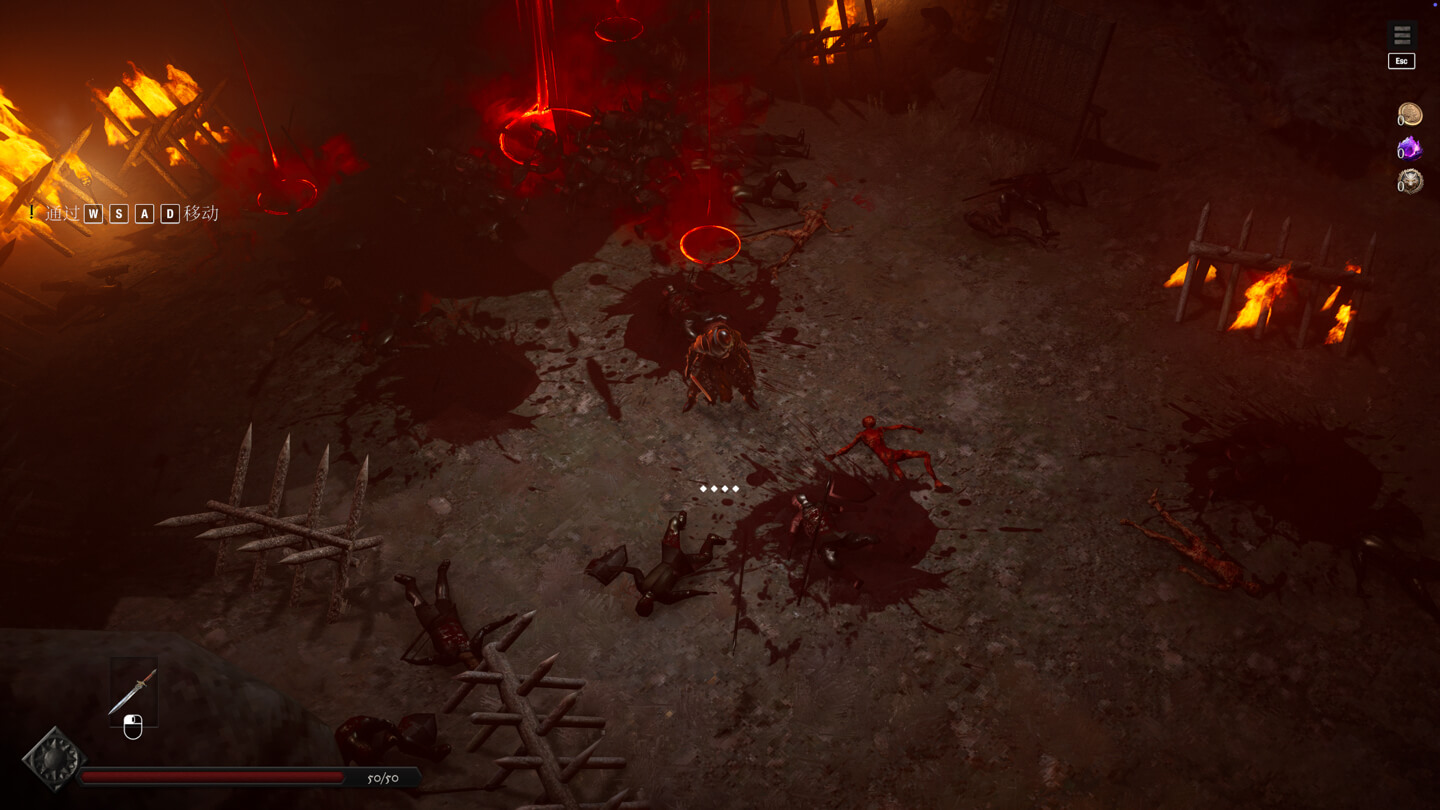Click the wolf head medallion icon

pos(1410,181)
